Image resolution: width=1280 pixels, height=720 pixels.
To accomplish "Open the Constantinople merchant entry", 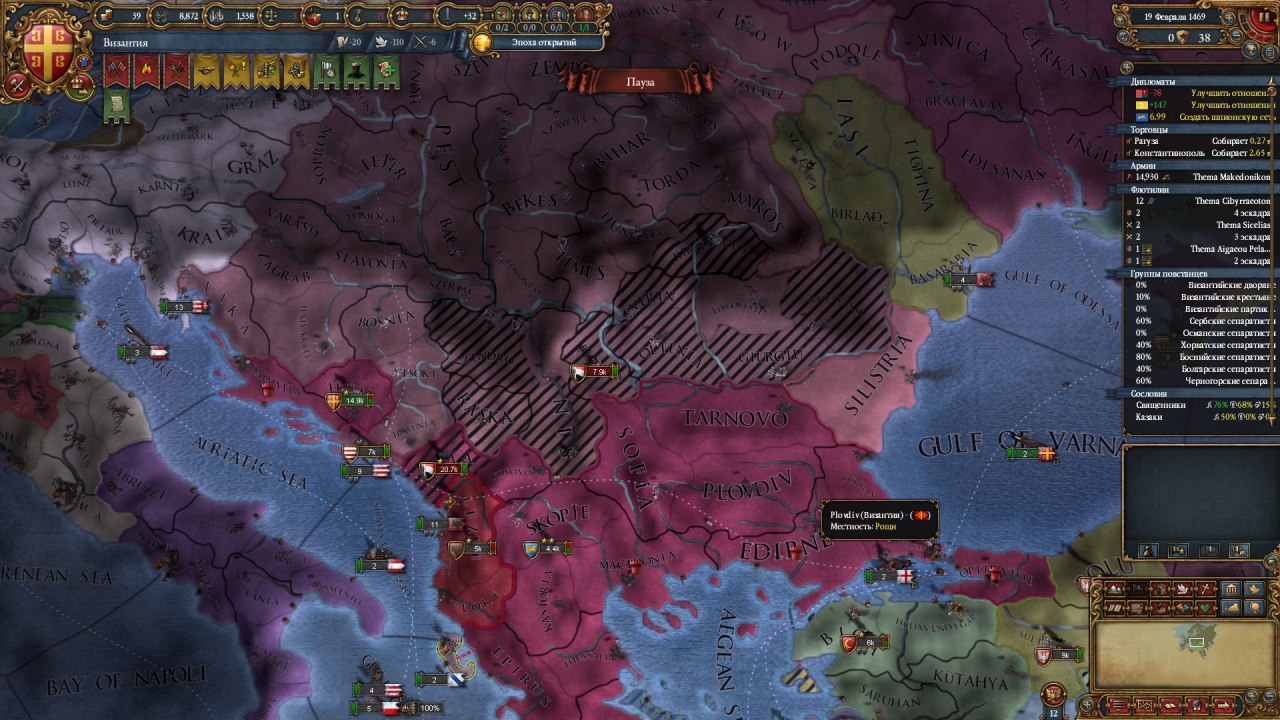I will (1202, 153).
